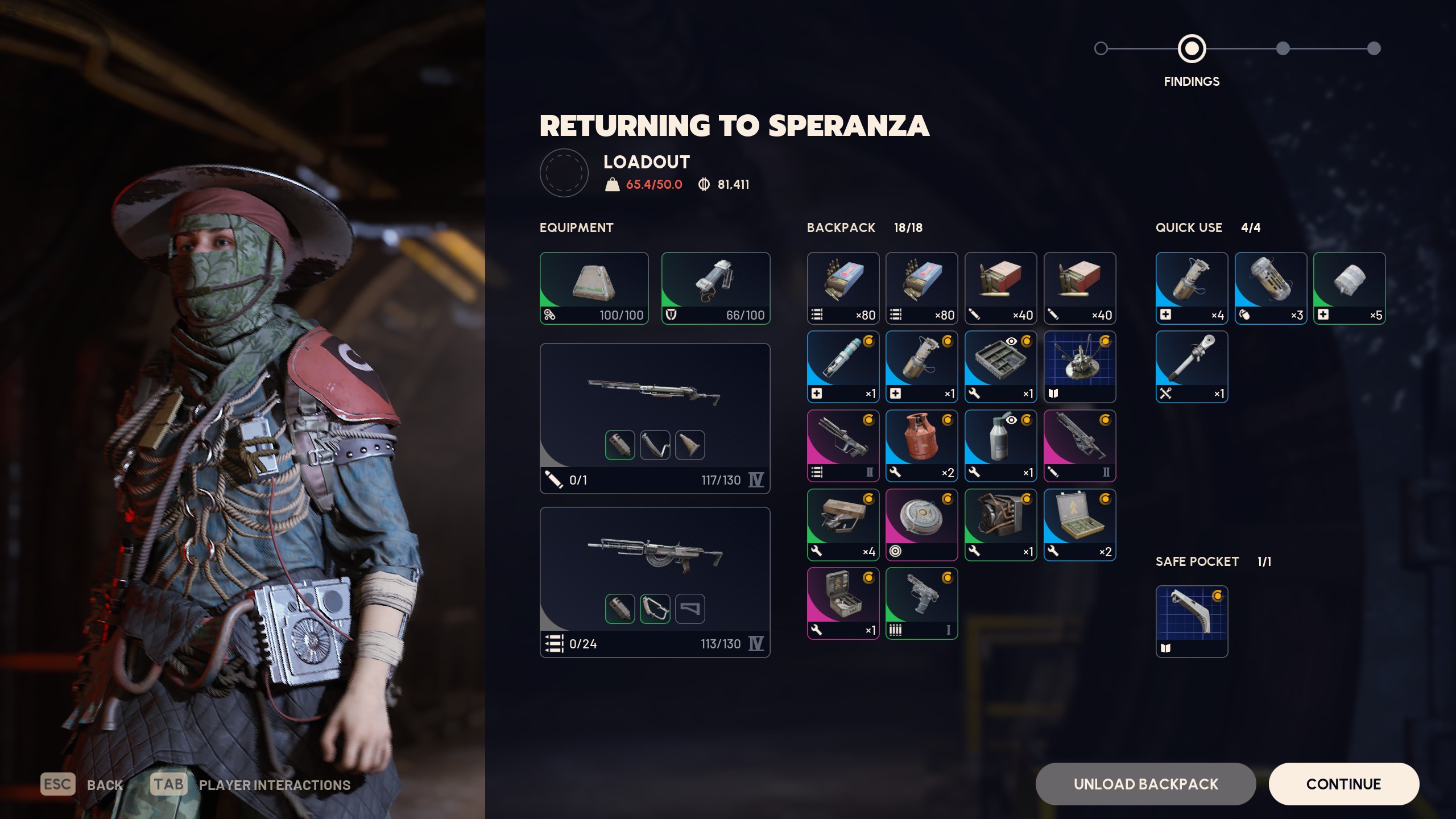The width and height of the screenshot is (1456, 819).
Task: Choose the pistol in the backpack
Action: click(921, 603)
